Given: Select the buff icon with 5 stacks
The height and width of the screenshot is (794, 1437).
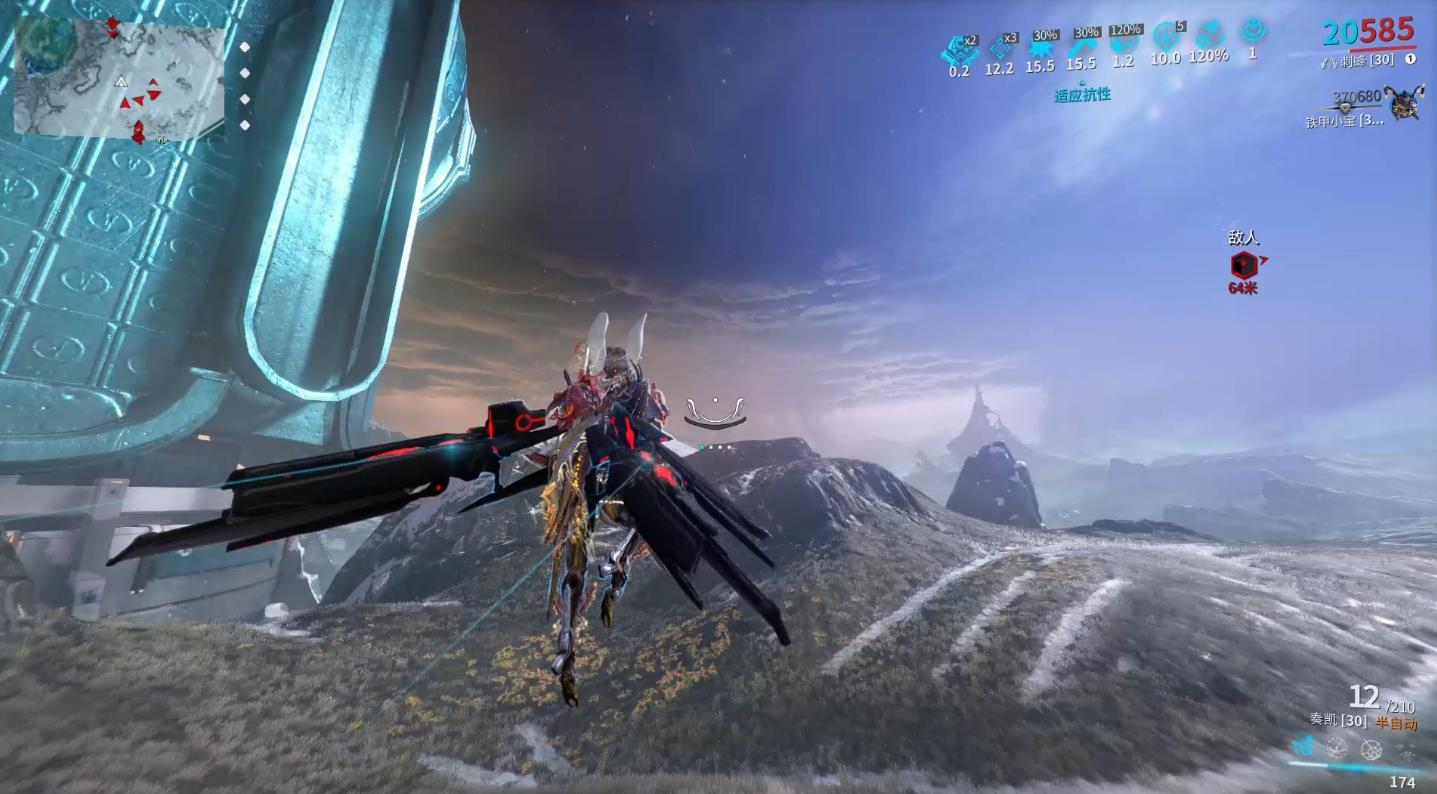Looking at the screenshot, I should click(x=1165, y=38).
